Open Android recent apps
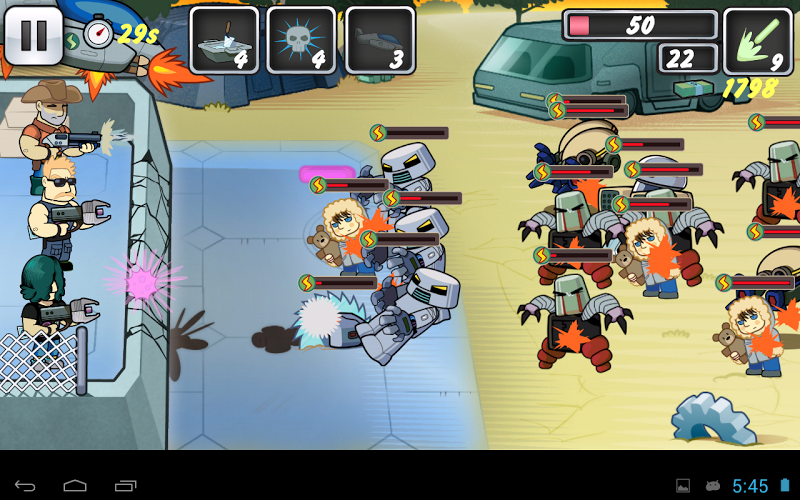 (125, 486)
